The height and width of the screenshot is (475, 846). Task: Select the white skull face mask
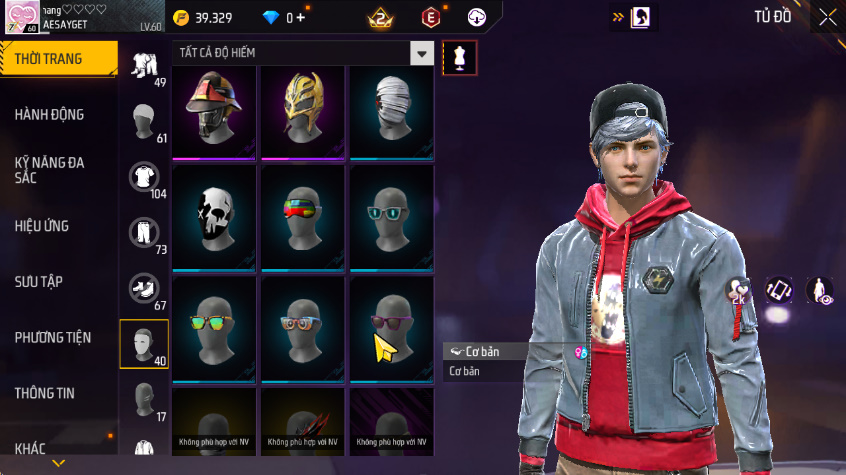[x=215, y=217]
